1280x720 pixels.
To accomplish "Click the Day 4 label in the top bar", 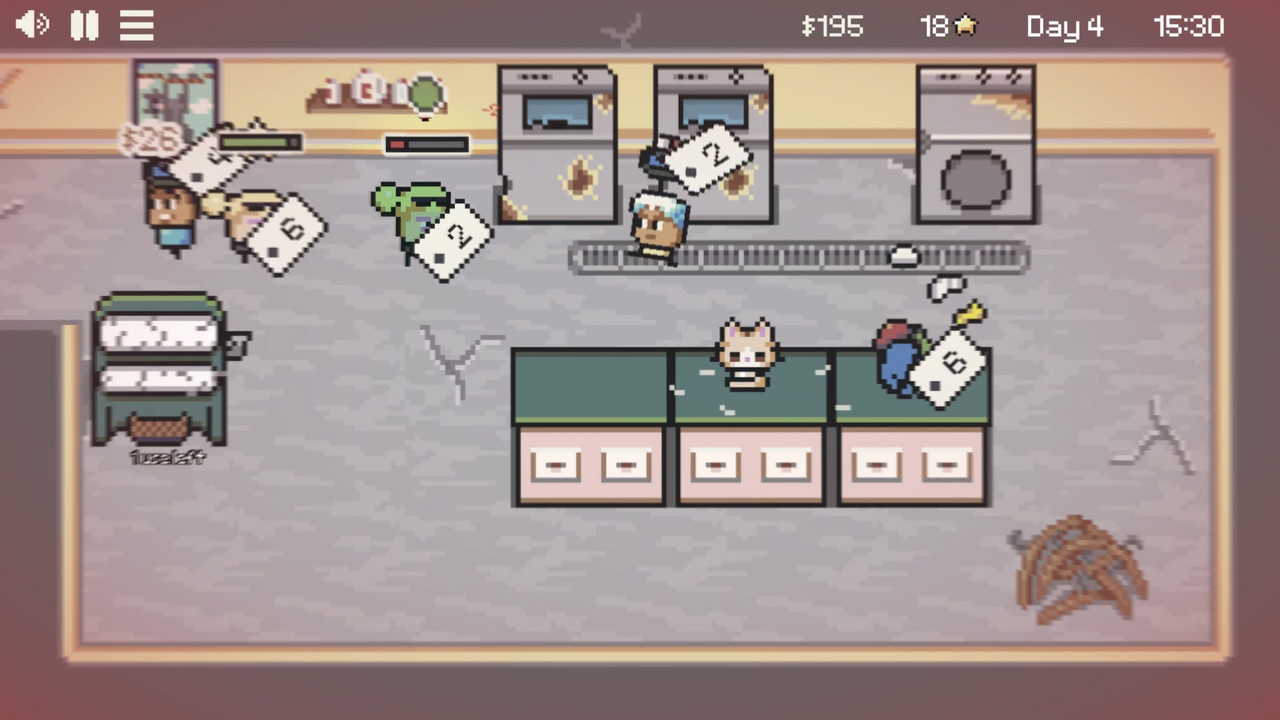I will coord(1065,27).
